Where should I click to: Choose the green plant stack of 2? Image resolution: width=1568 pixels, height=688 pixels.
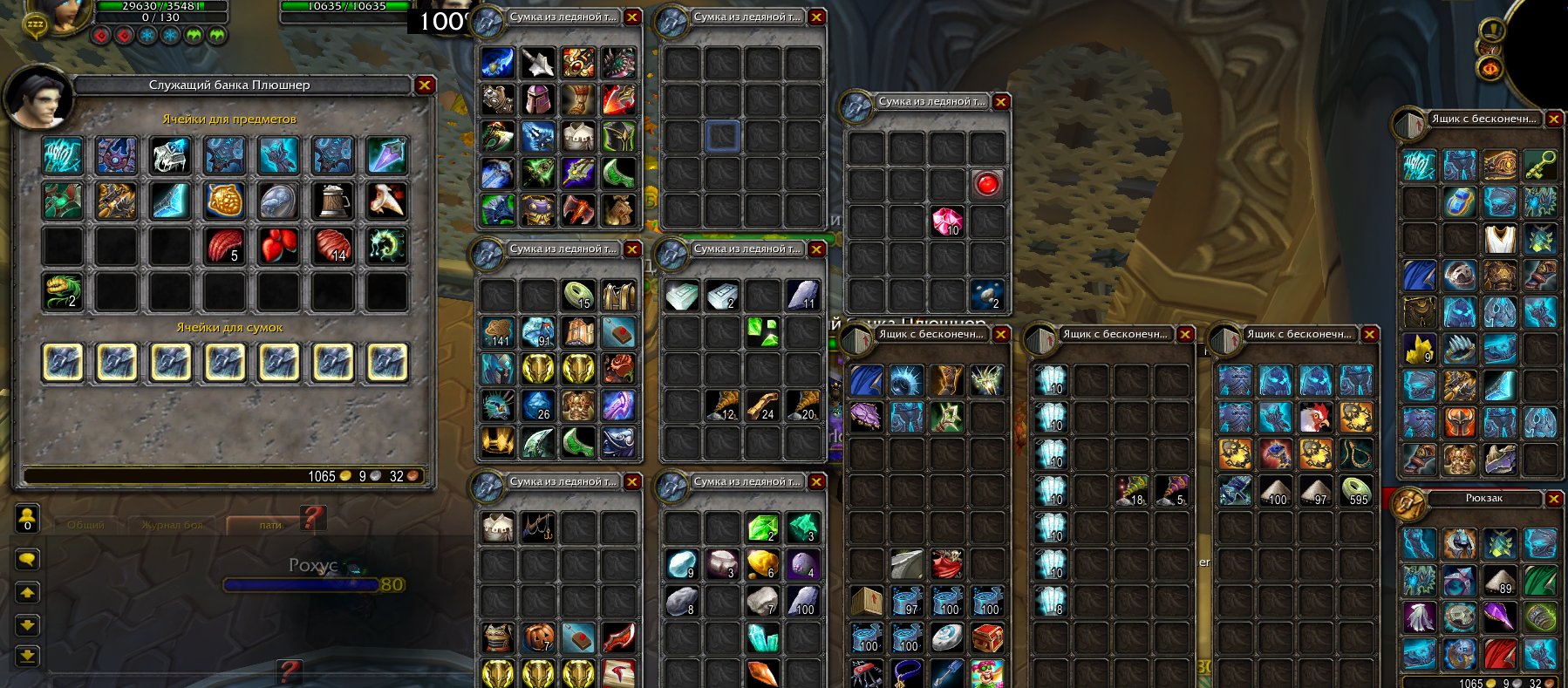(63, 291)
